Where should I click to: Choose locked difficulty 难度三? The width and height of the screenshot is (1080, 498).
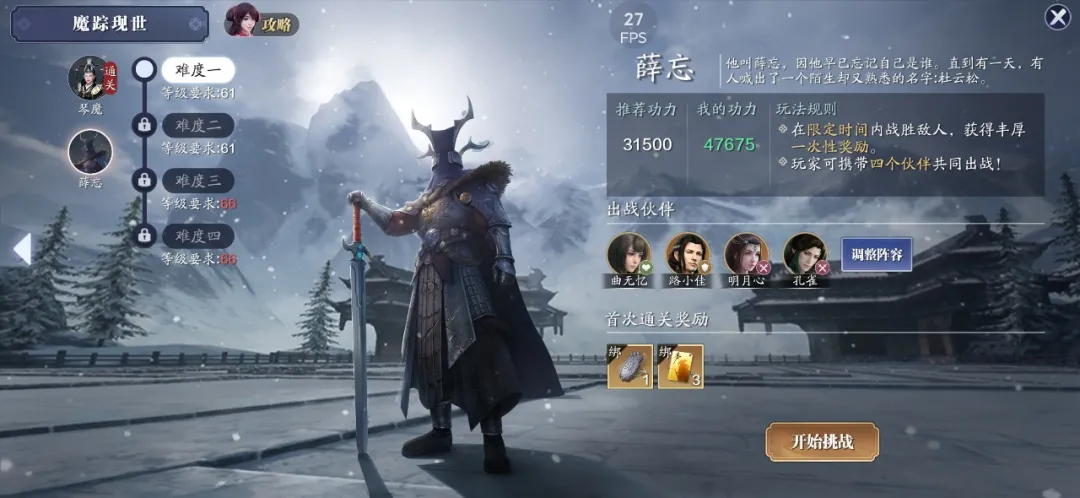pyautogui.click(x=198, y=180)
